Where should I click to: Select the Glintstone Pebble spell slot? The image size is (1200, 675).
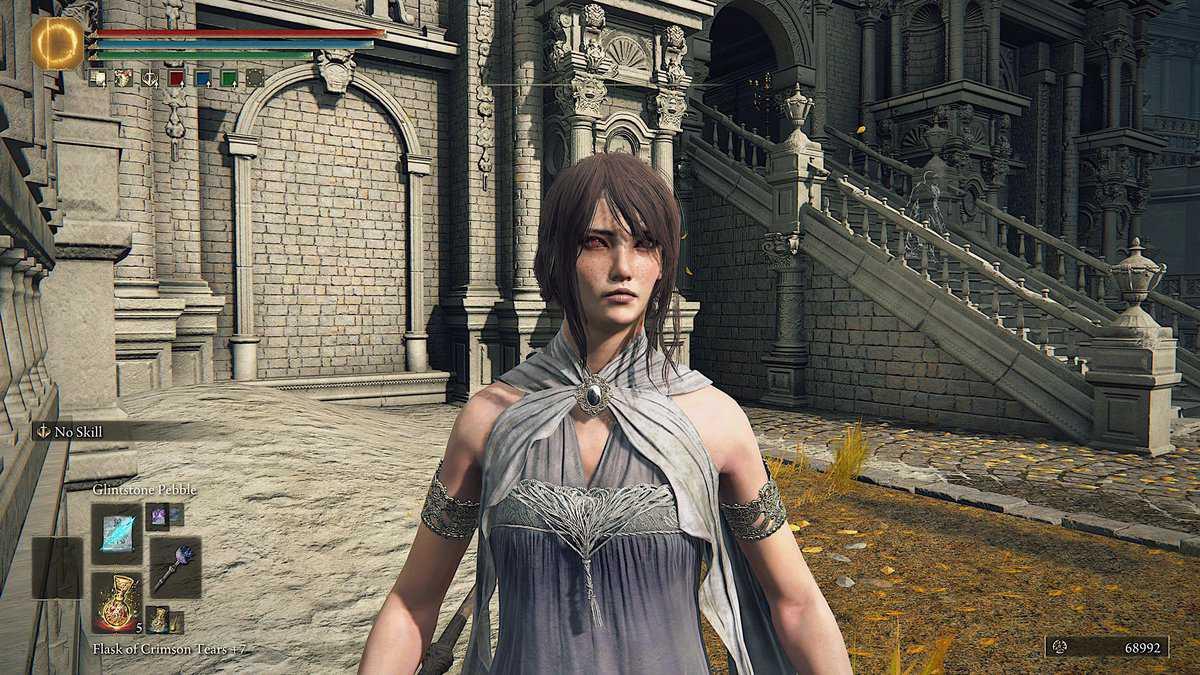(x=117, y=533)
